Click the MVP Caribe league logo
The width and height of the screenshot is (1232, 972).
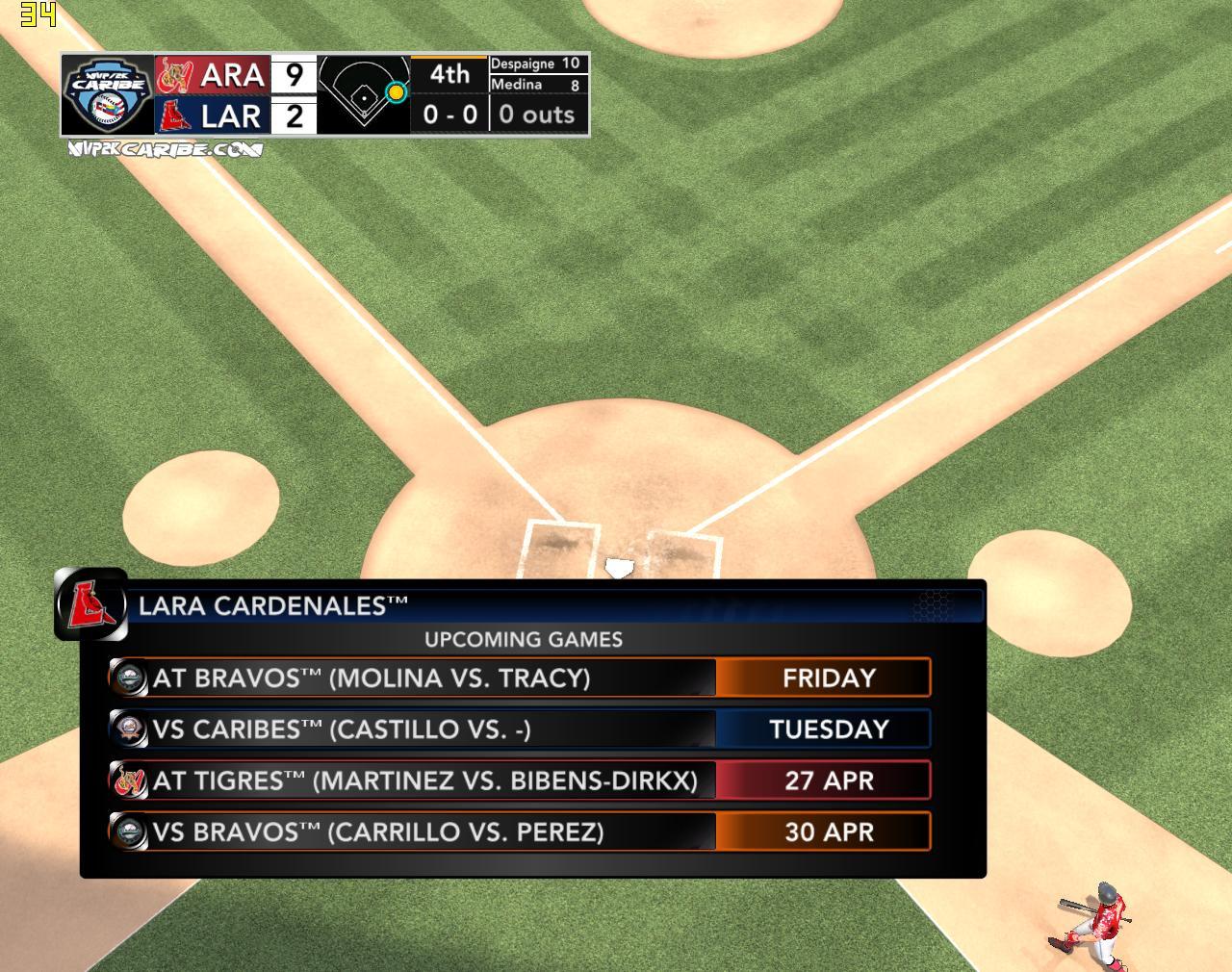point(107,95)
